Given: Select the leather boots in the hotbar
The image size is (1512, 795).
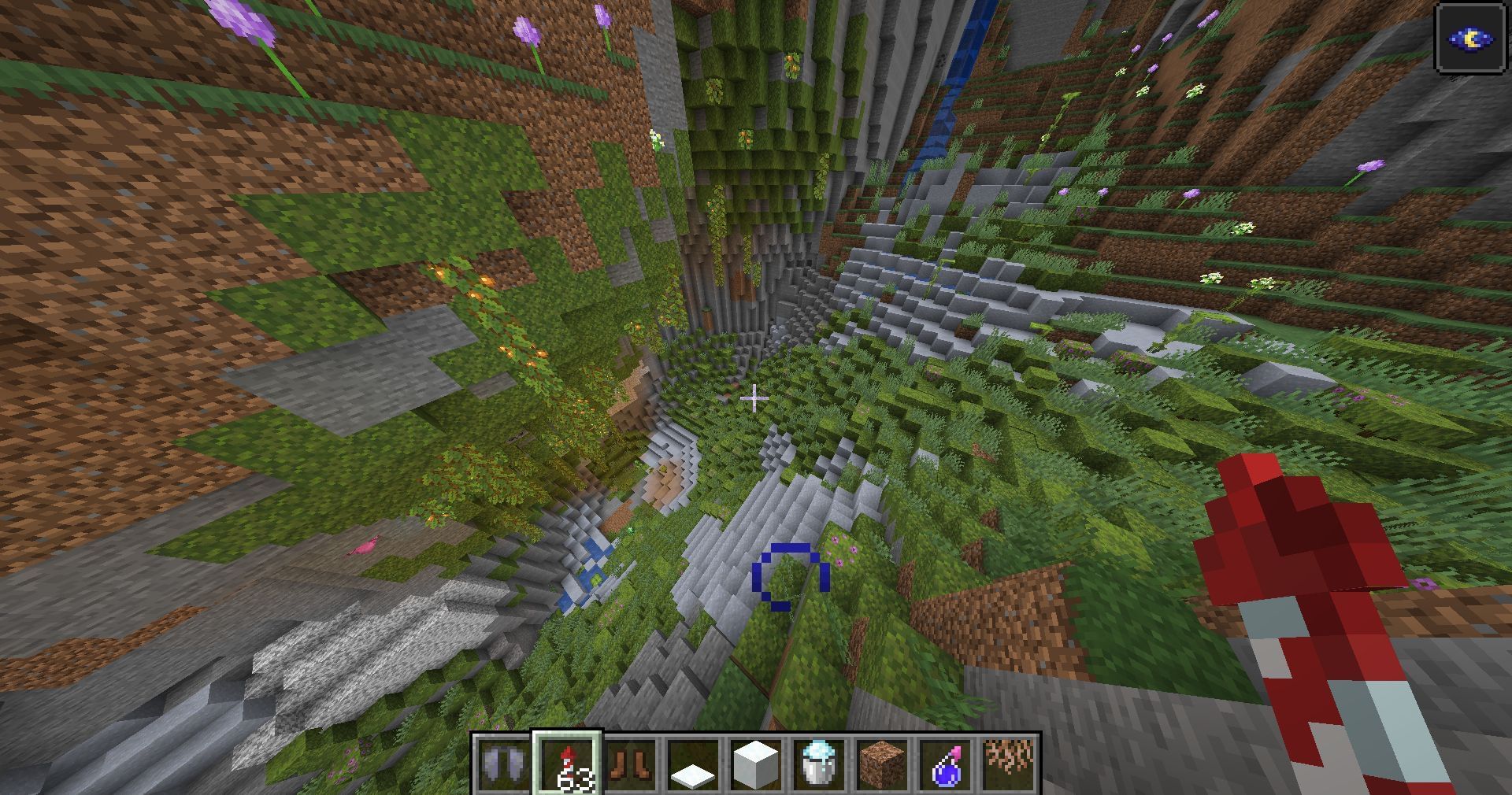Looking at the screenshot, I should tap(631, 764).
